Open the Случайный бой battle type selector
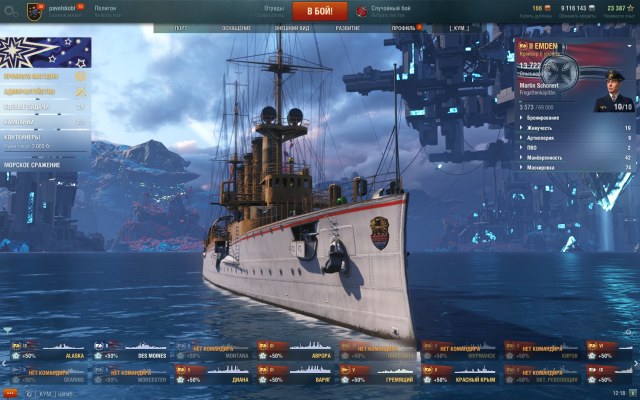The height and width of the screenshot is (400, 640). (385, 11)
